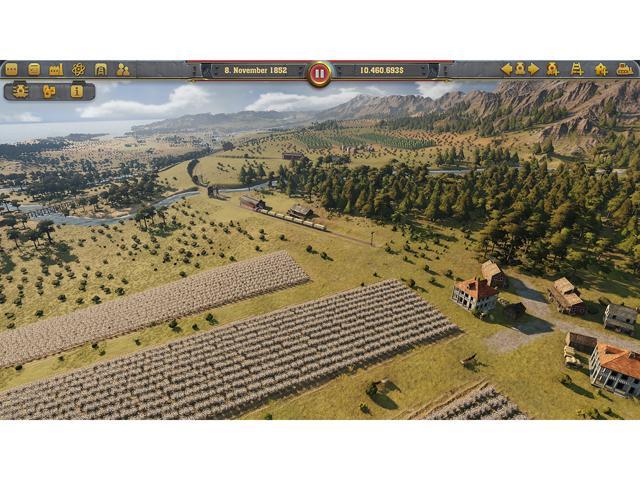This screenshot has height=480, width=640.
Task: Click the gear-shaped icon below top bar
Action: tap(22, 91)
